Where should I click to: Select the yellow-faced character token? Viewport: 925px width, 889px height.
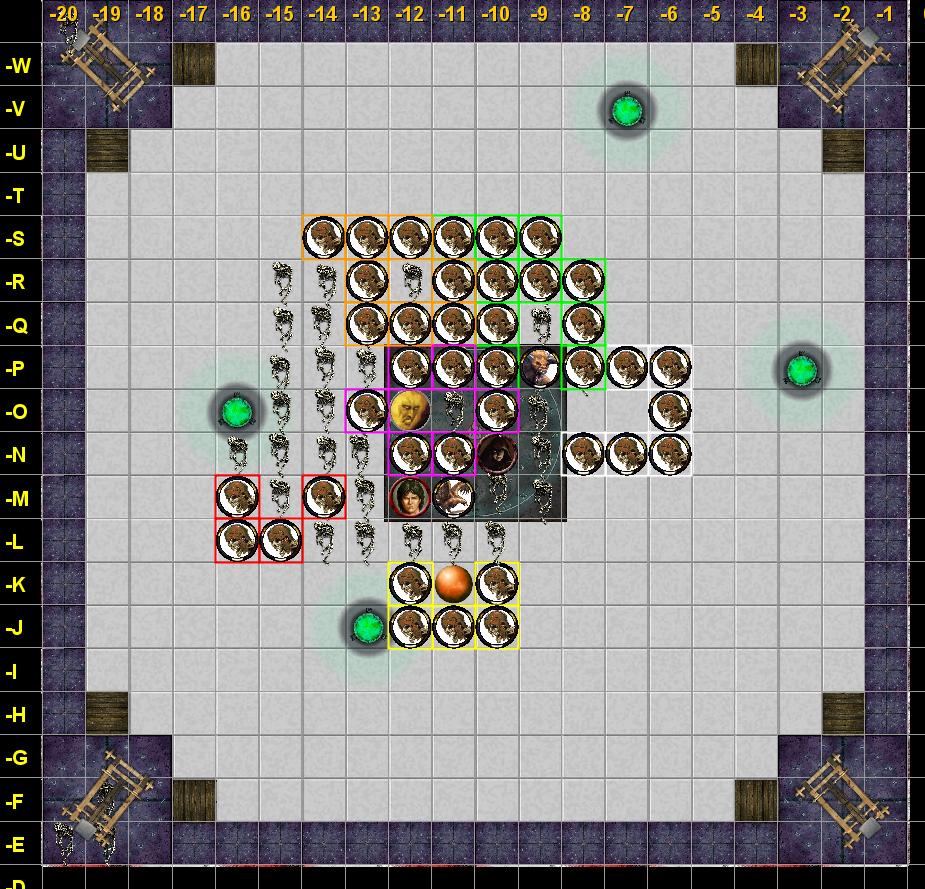409,411
